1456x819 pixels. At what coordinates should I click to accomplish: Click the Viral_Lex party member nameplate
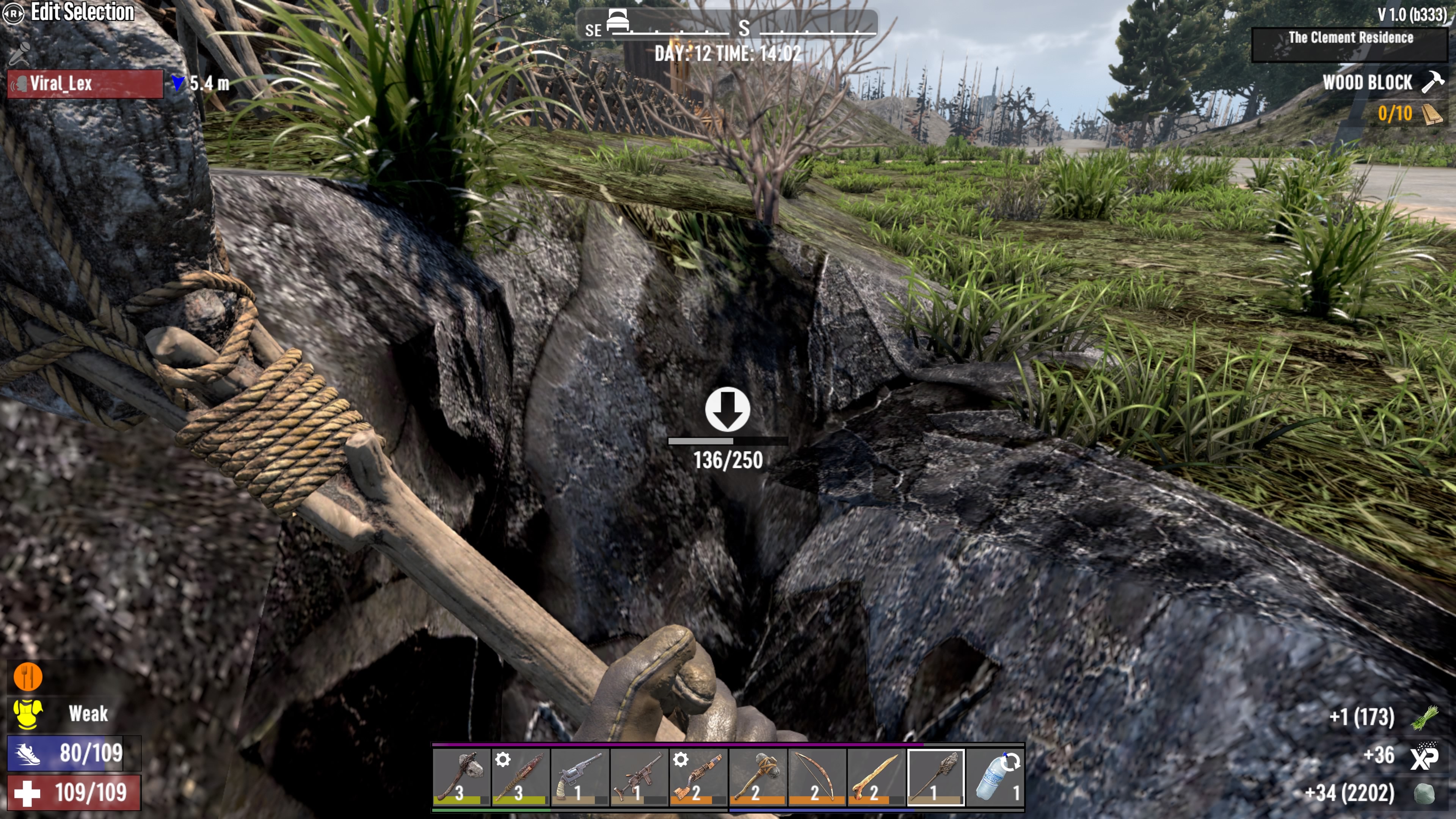pos(85,84)
